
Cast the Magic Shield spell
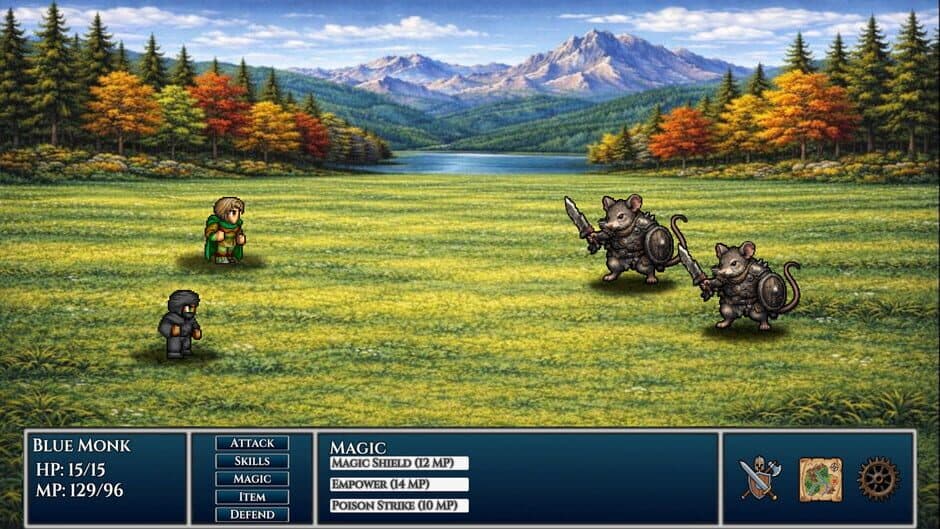point(399,463)
